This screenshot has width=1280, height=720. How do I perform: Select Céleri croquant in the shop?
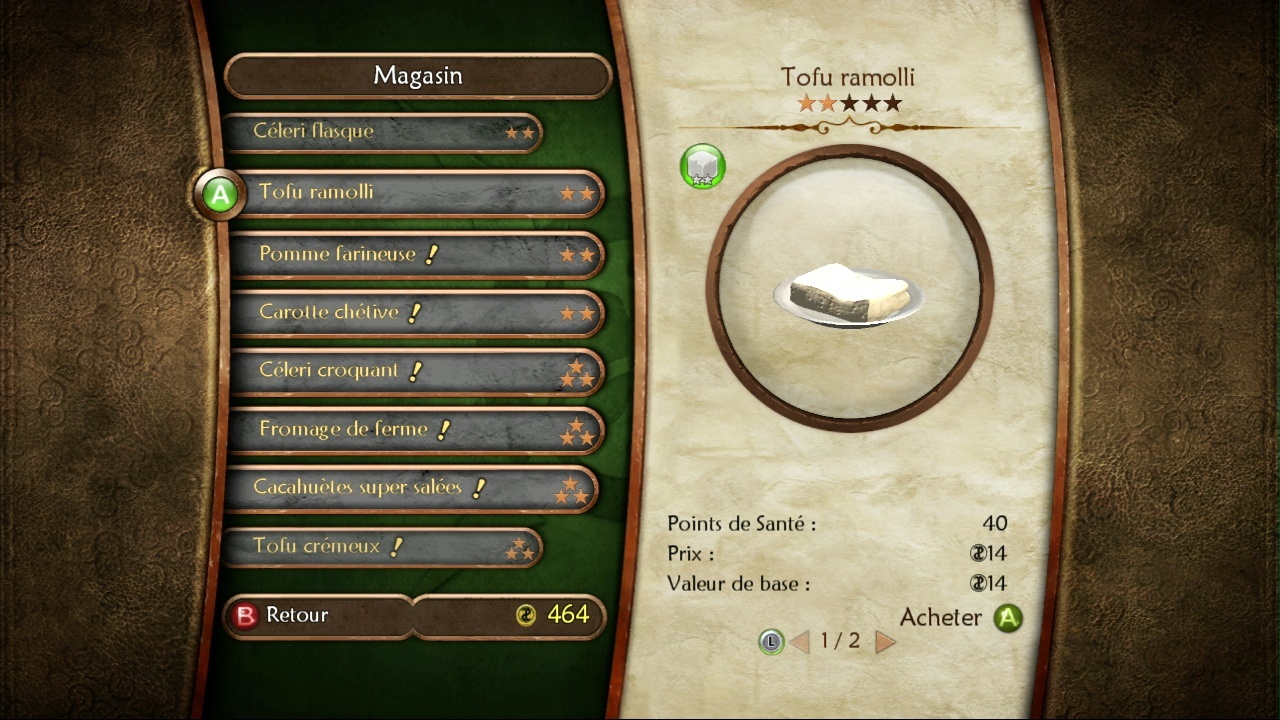(x=416, y=371)
